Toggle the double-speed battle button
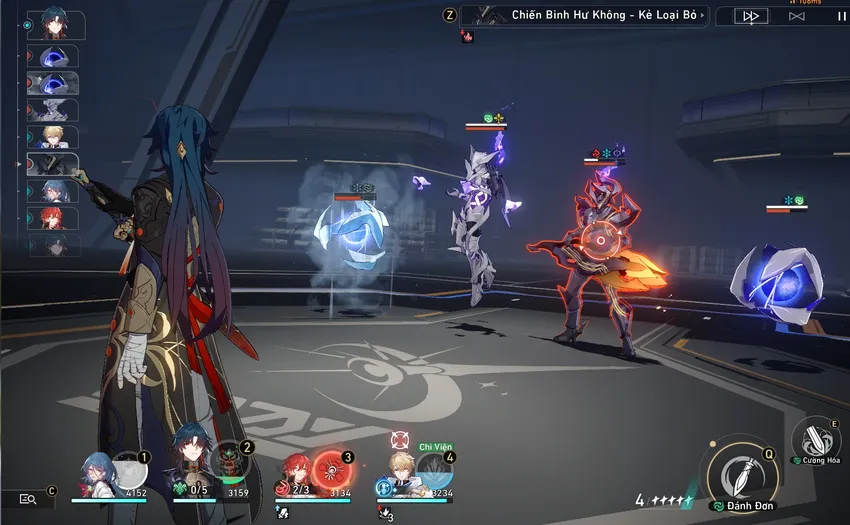This screenshot has width=850, height=525. pyautogui.click(x=751, y=16)
